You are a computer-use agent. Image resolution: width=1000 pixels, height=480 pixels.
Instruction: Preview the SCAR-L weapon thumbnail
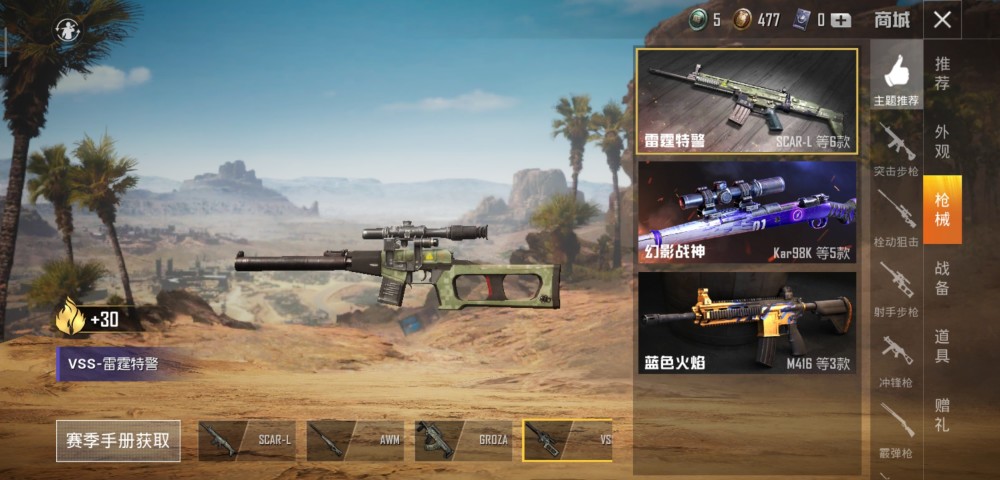(247, 440)
